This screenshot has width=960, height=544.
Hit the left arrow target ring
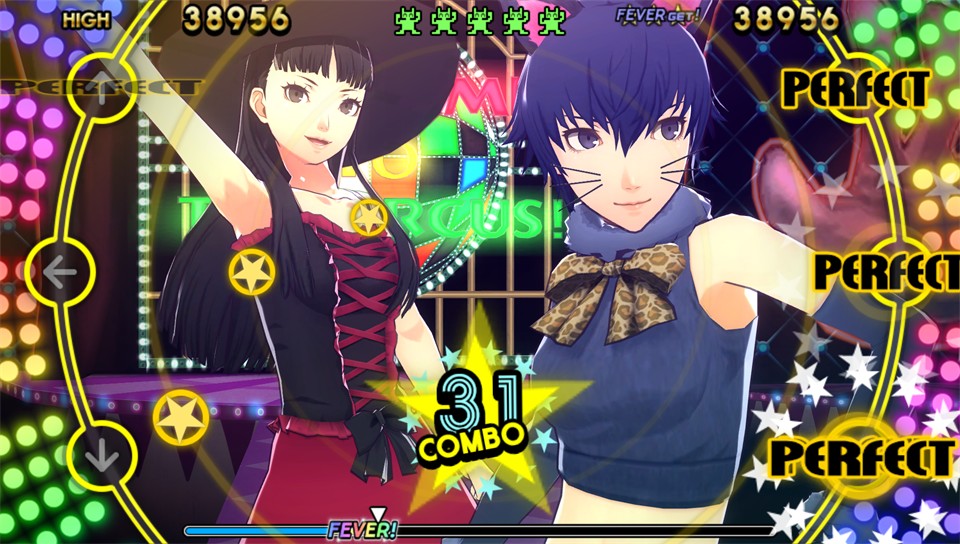[x=60, y=271]
